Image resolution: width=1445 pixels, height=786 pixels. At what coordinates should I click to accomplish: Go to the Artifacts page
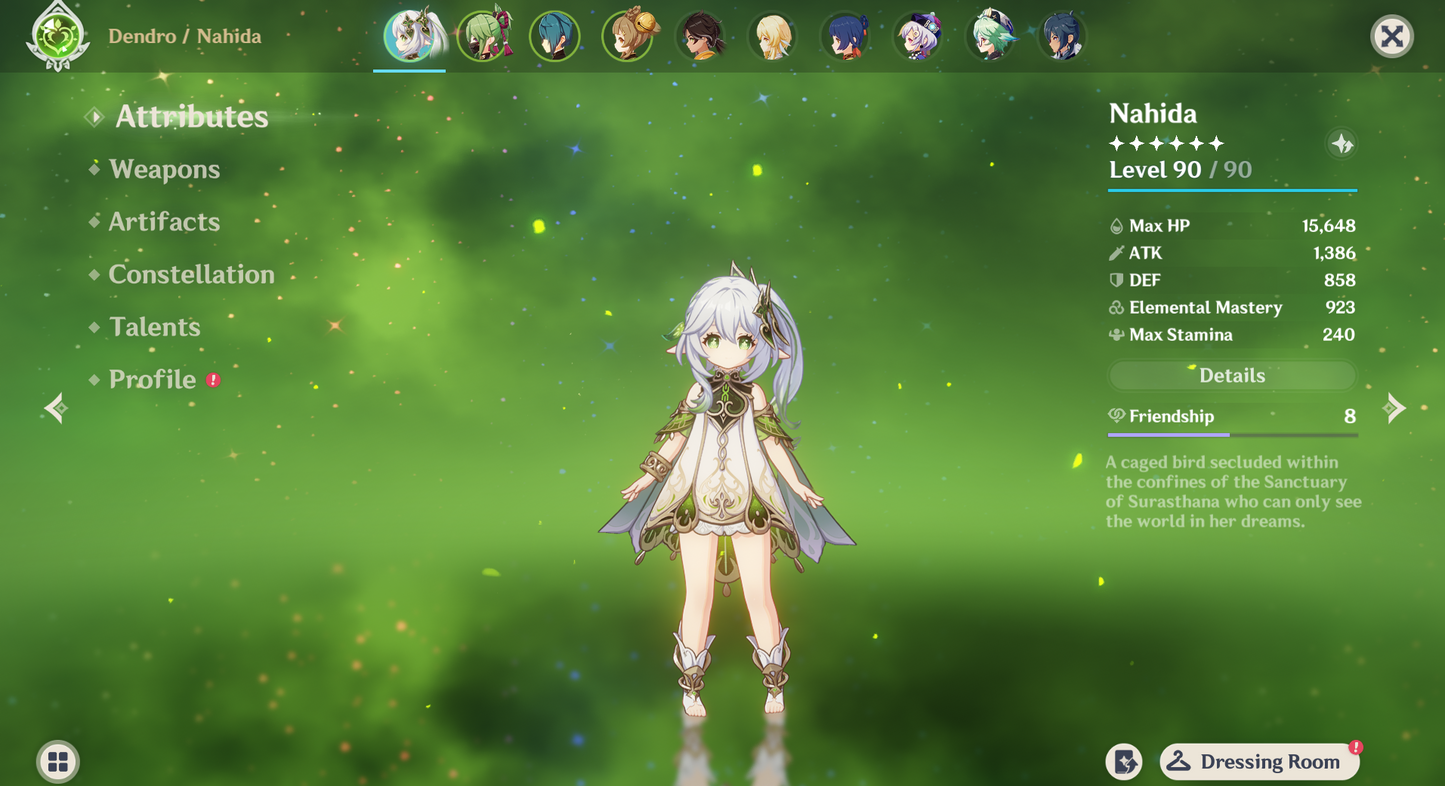(164, 222)
